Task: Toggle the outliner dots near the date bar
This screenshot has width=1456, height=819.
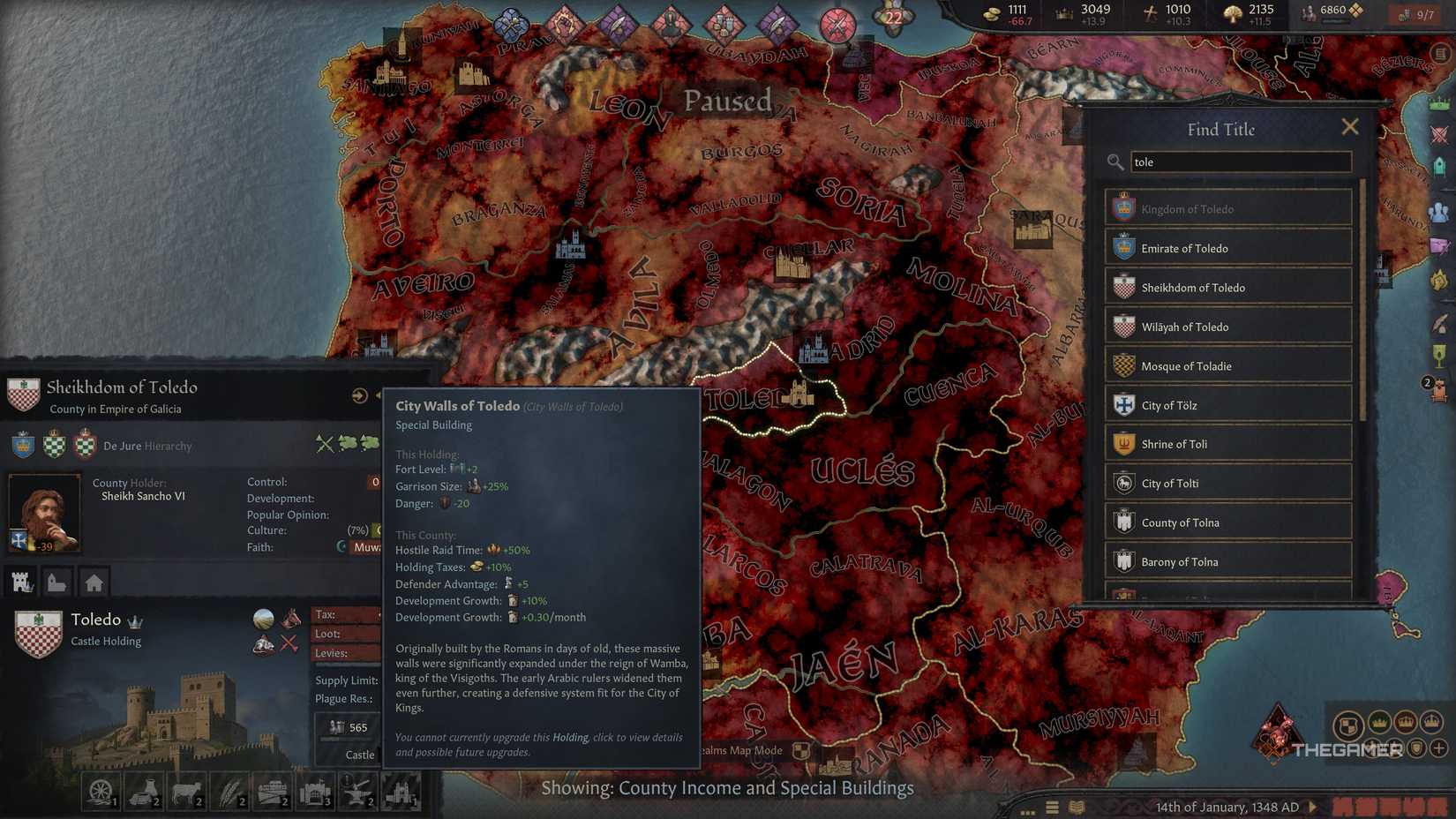Action: coord(1027,811)
